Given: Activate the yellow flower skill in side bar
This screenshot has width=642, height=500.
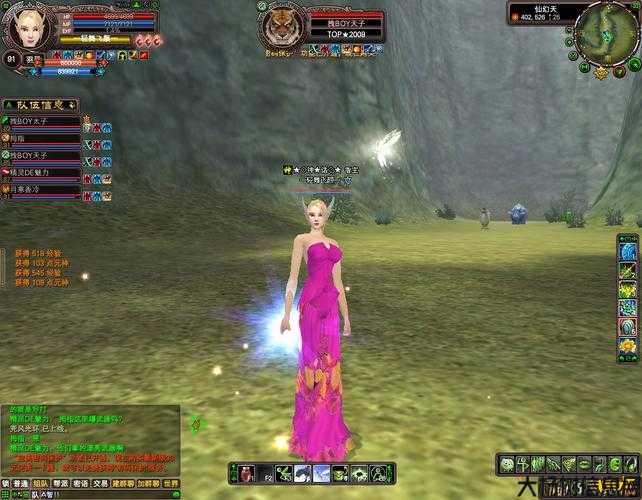Looking at the screenshot, I should point(627,346).
